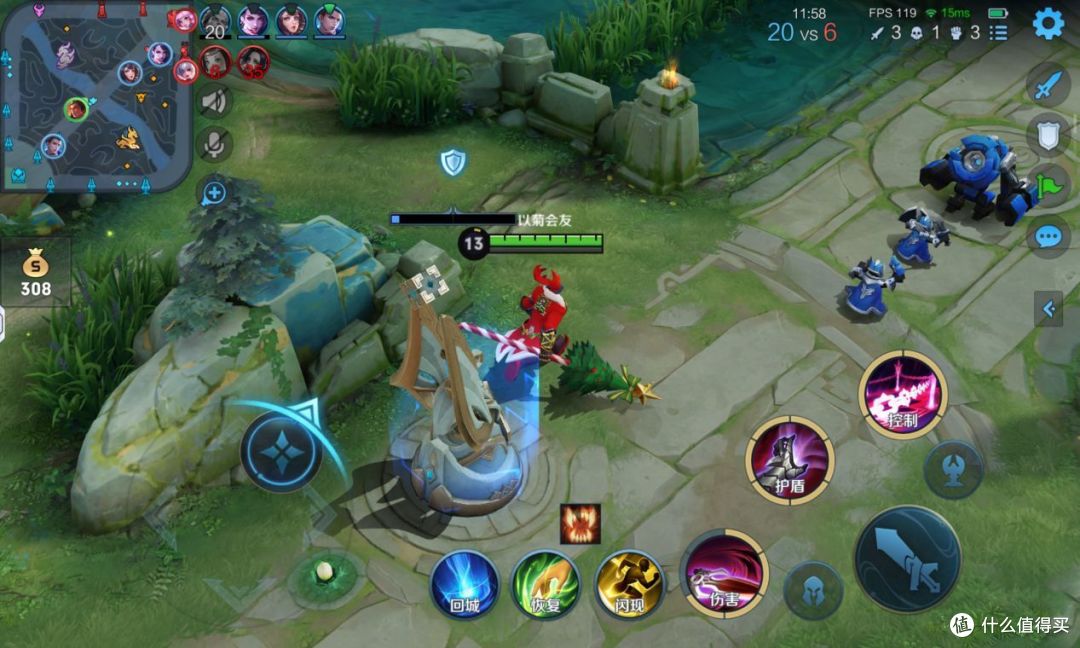Screen dimensions: 1080x648
Task: Toggle the microphone icon
Action: coord(214,145)
